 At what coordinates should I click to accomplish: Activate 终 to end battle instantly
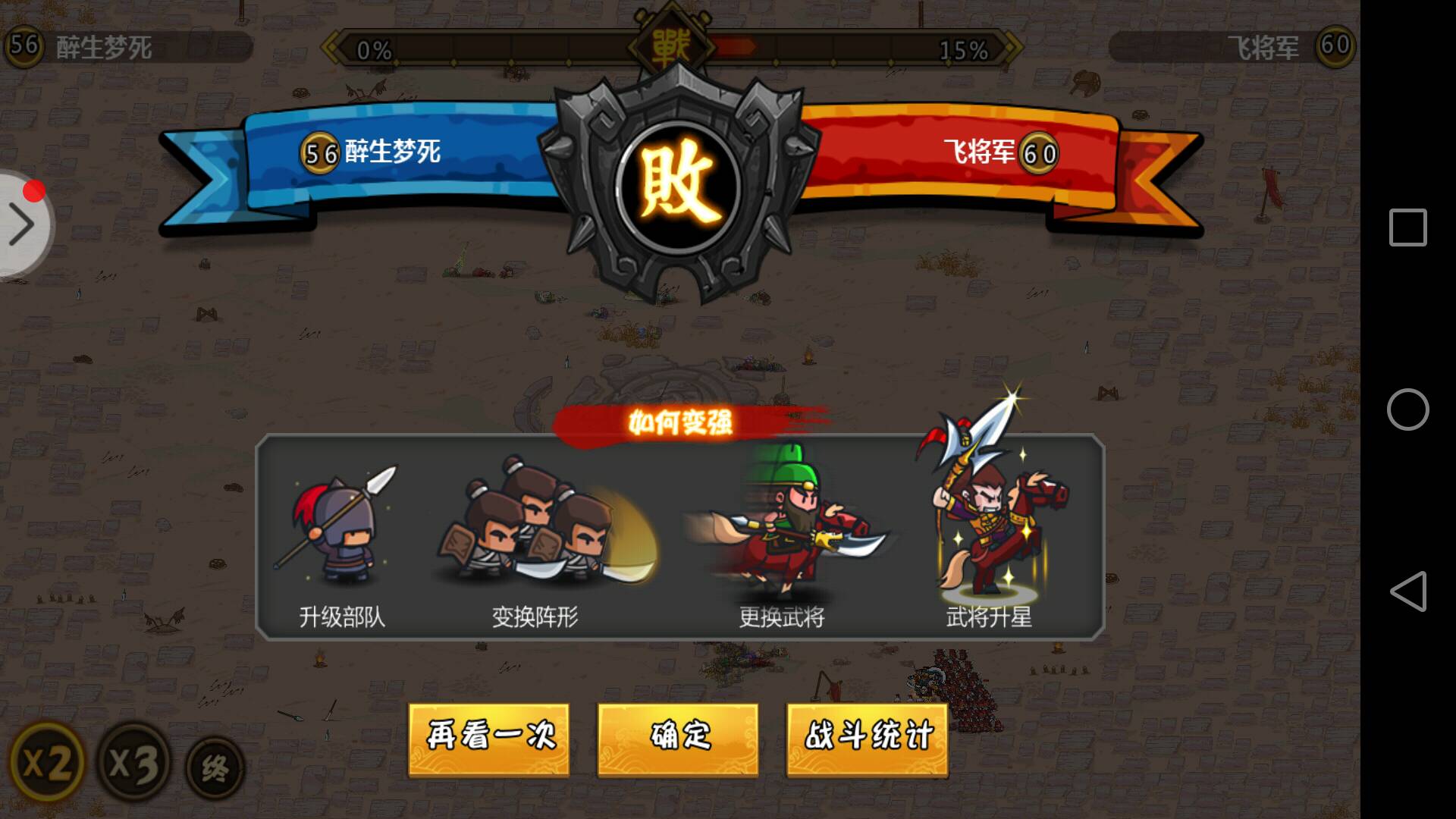[215, 766]
